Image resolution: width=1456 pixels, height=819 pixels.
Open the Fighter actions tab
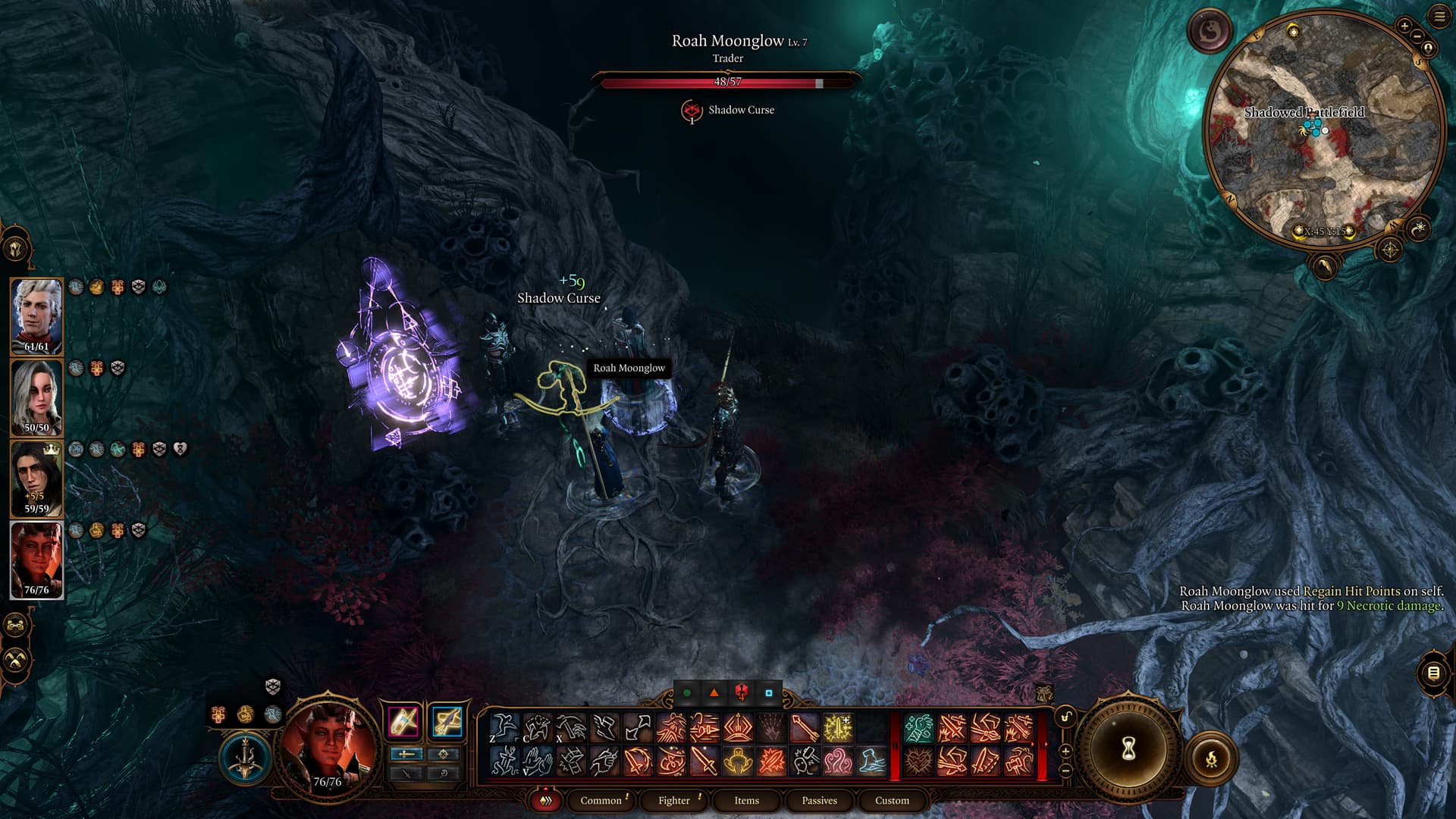[674, 800]
